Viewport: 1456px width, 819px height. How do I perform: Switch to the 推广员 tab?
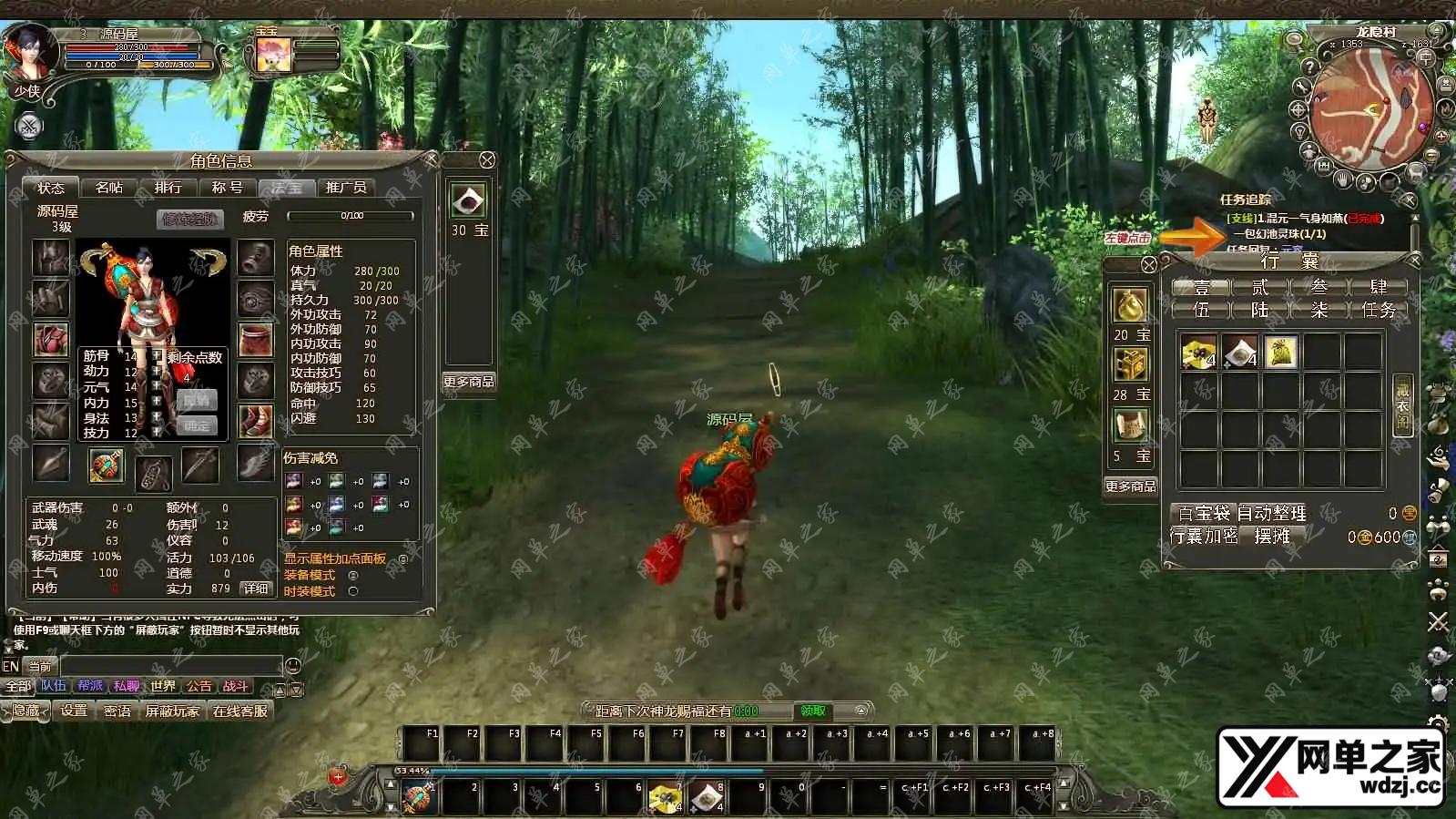[346, 188]
